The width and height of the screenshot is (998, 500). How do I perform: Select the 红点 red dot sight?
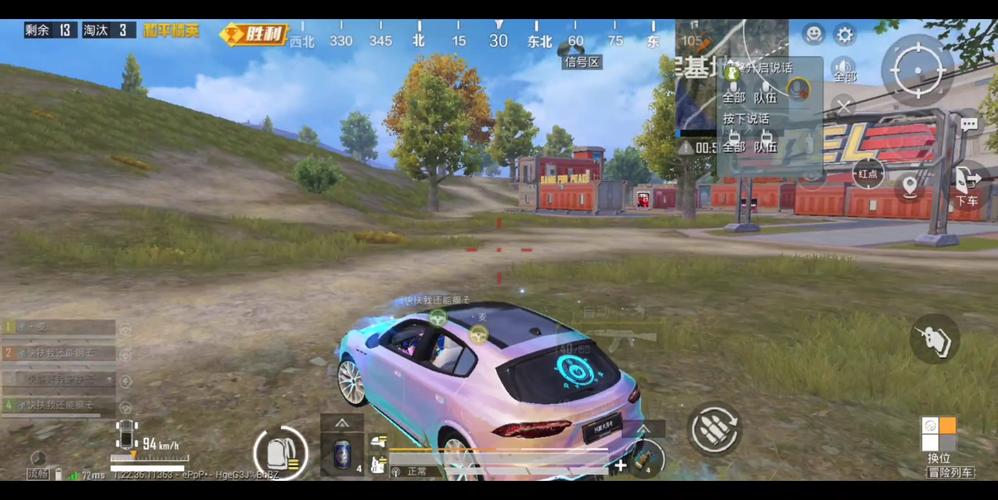868,173
